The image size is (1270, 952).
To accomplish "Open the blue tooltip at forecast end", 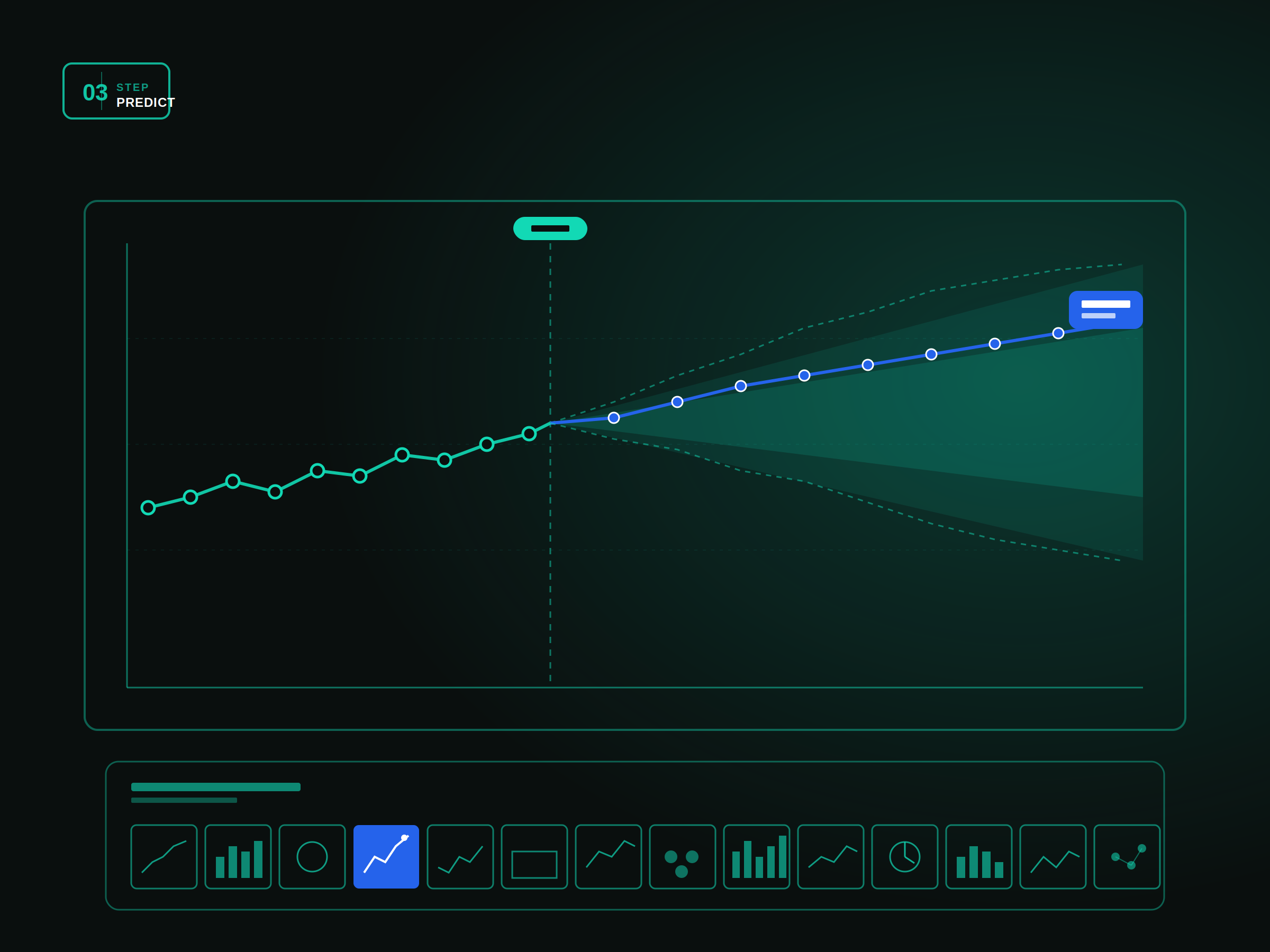I will (x=1105, y=310).
